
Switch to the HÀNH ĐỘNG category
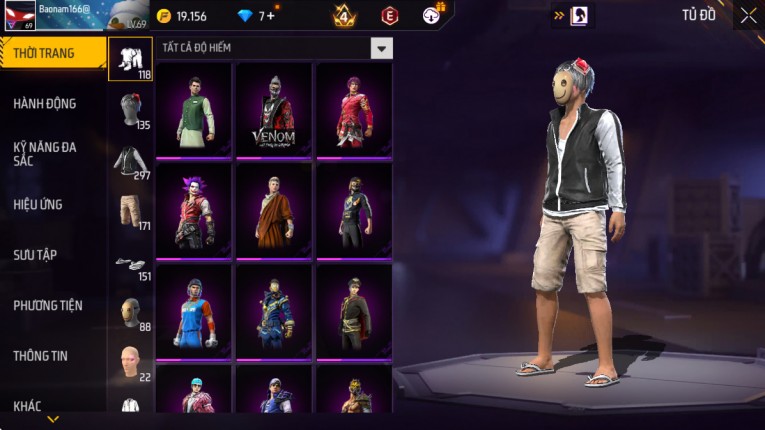point(45,104)
